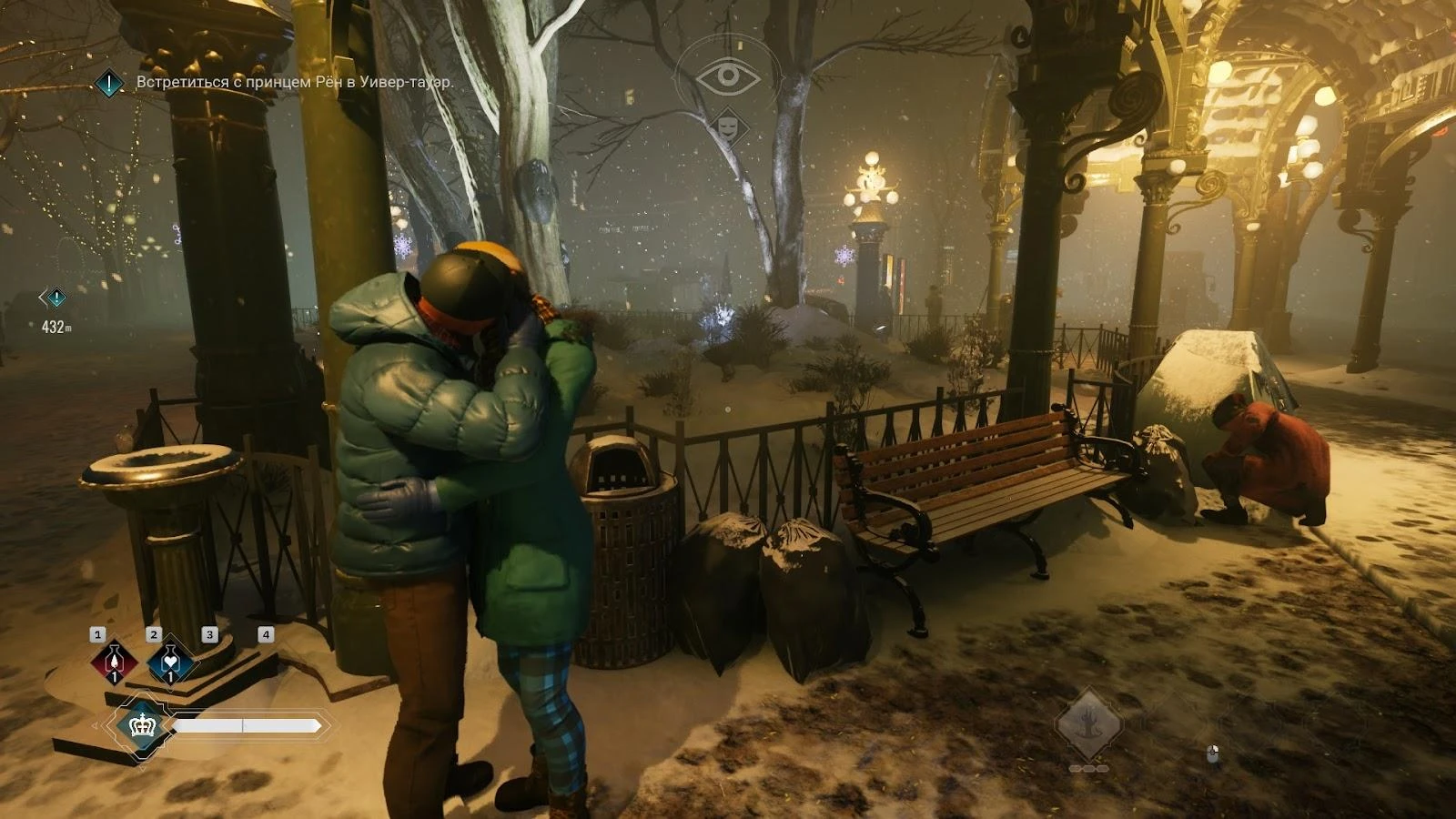
Task: Select the quest objective about meeting Prince Ren
Action: pyautogui.click(x=294, y=82)
